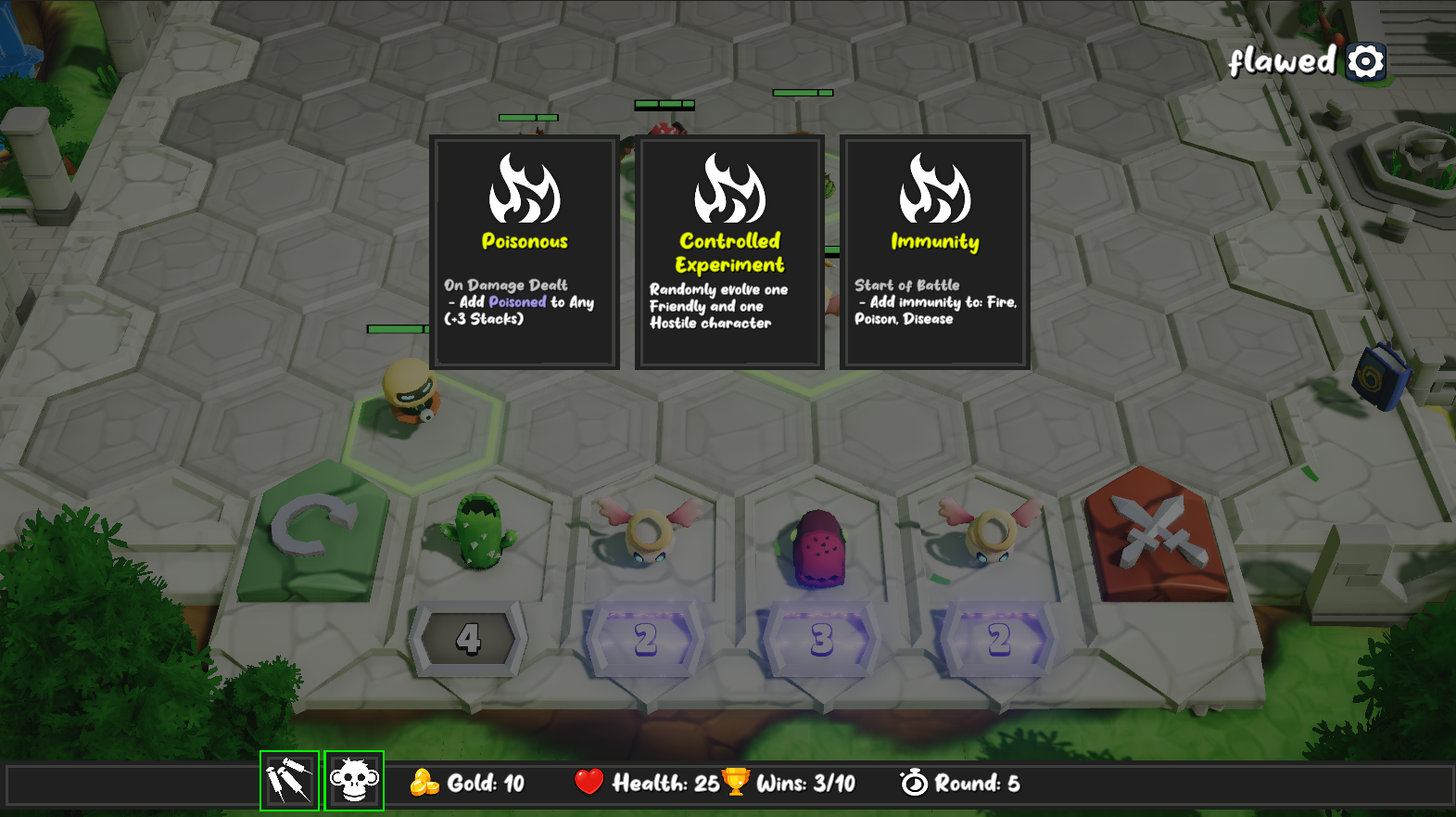Choose the Controlled Experiment perk card

730,250
